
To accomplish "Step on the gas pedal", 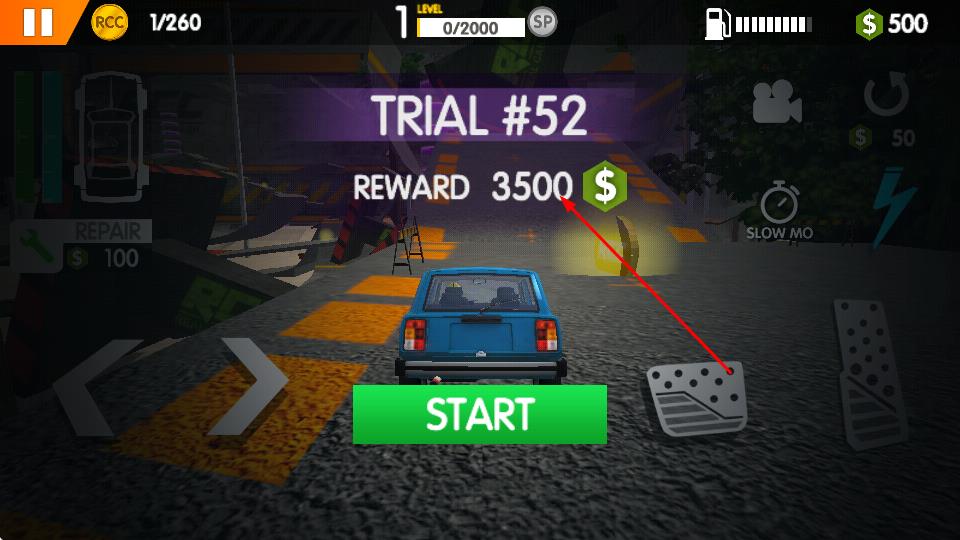I will tap(869, 371).
